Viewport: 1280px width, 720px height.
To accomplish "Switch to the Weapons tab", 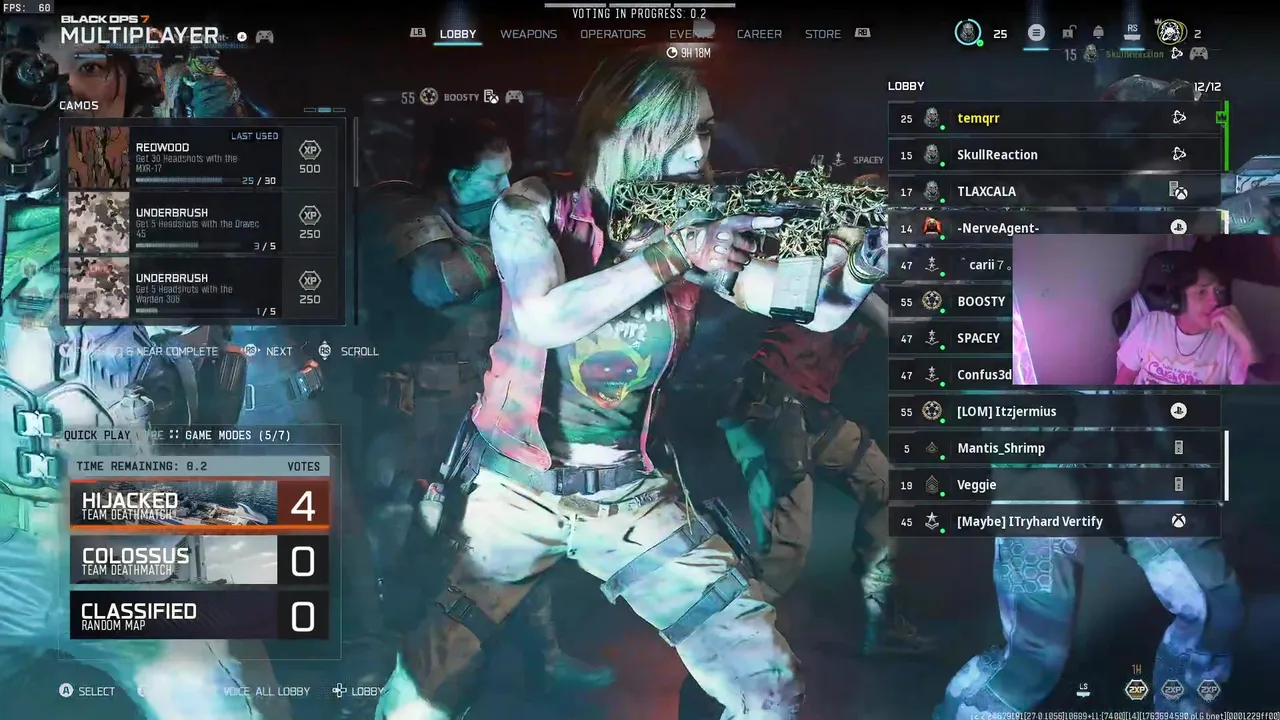I will [x=528, y=34].
